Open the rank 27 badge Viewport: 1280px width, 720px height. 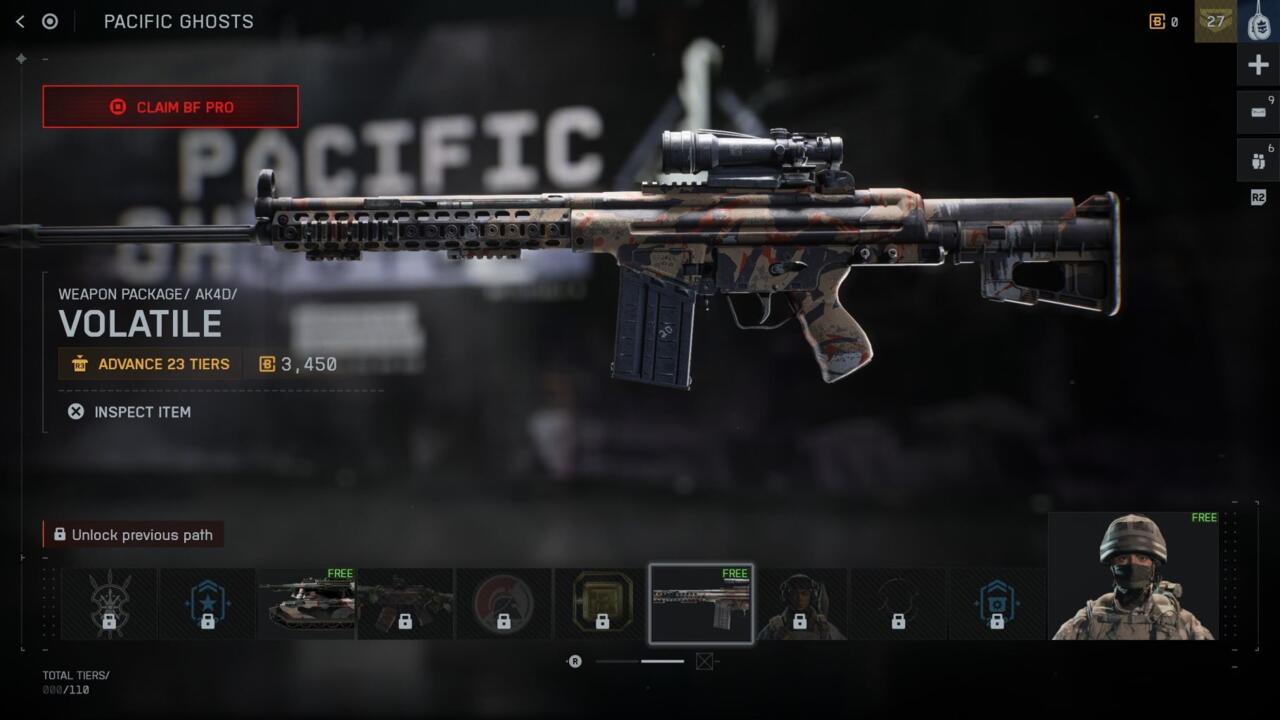(x=1215, y=21)
